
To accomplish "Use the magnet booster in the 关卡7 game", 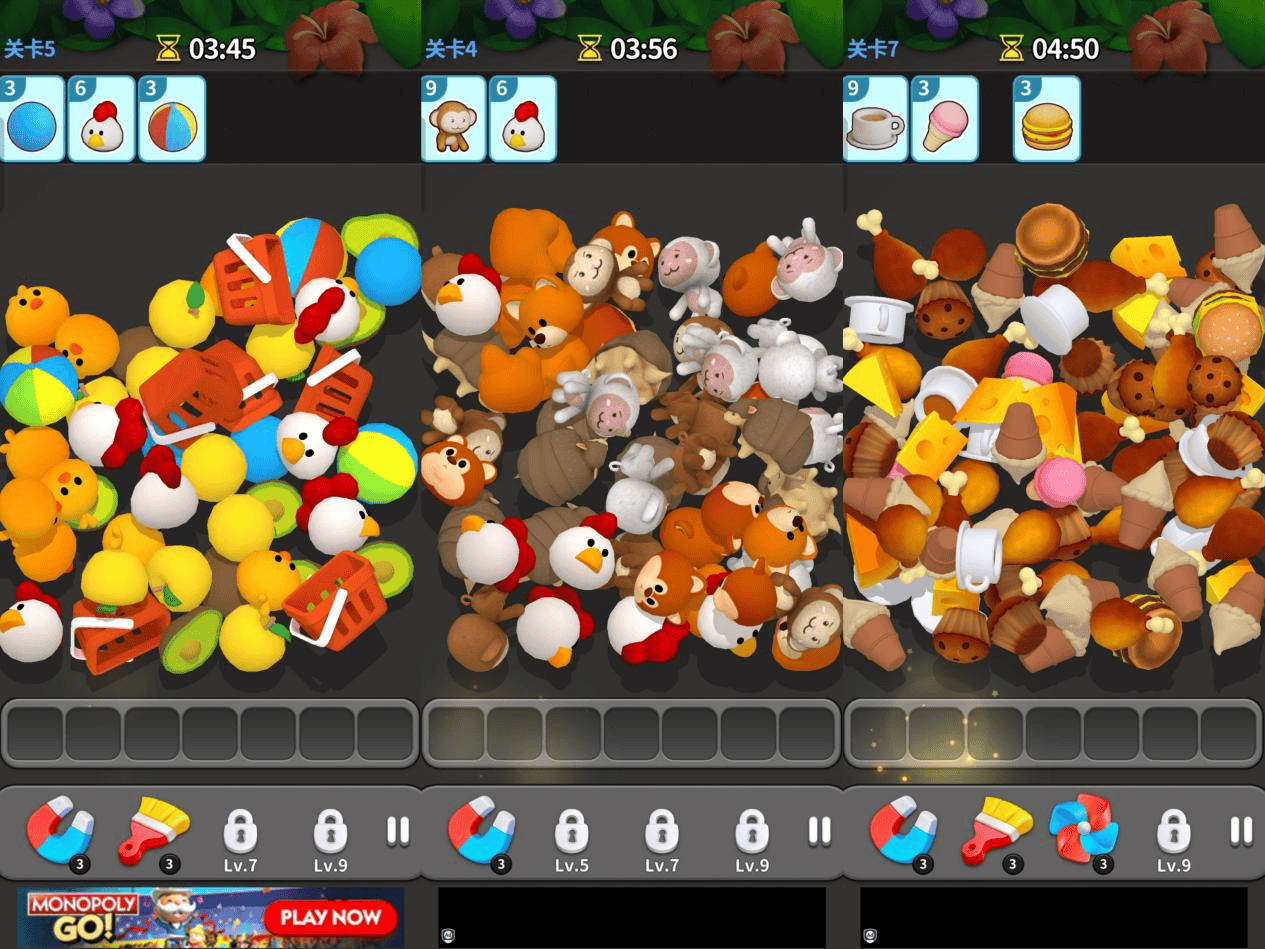I will tap(903, 830).
